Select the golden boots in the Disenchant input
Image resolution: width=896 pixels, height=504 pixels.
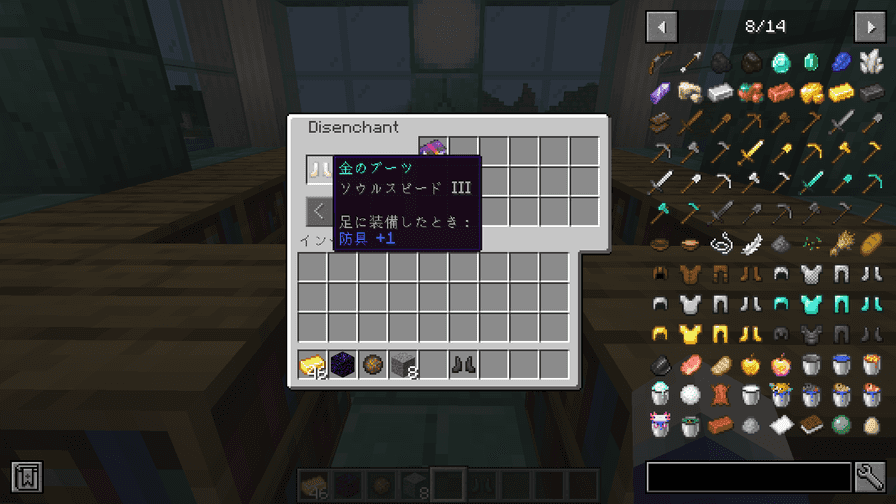(321, 170)
